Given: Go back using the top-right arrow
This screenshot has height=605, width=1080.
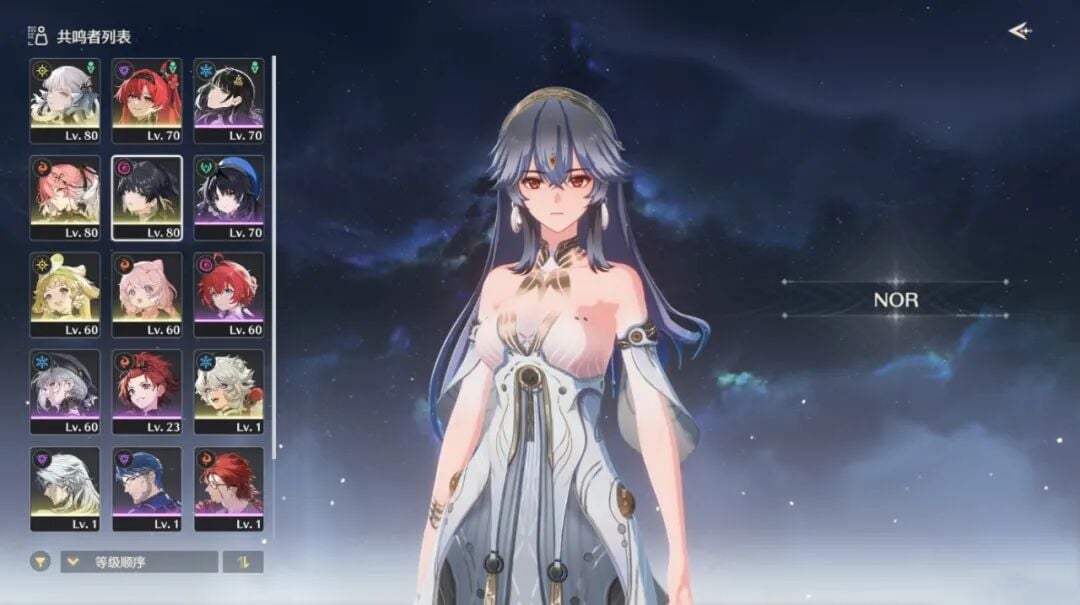Looking at the screenshot, I should tap(1019, 31).
